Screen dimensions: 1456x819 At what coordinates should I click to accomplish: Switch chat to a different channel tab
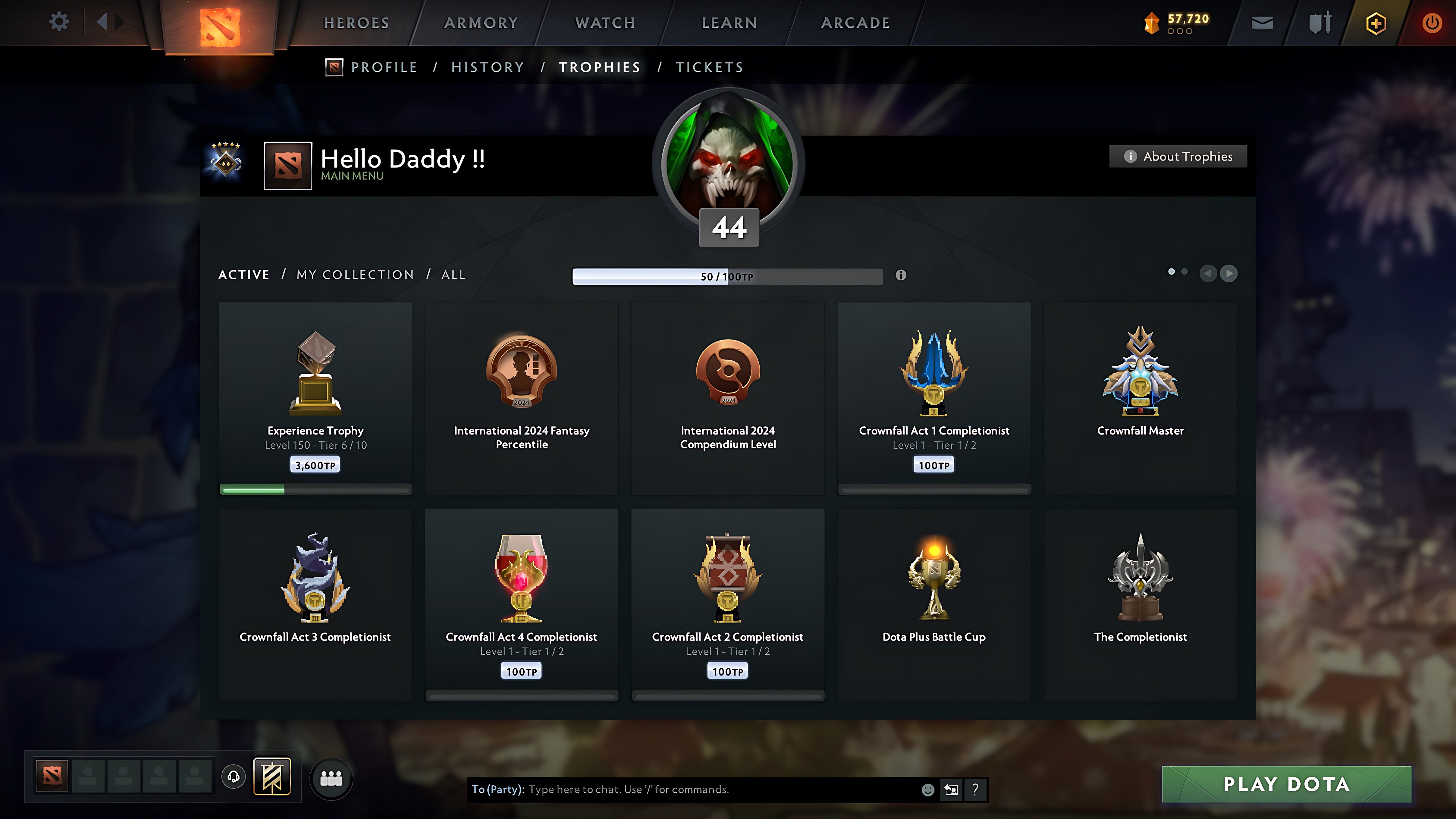pos(951,790)
